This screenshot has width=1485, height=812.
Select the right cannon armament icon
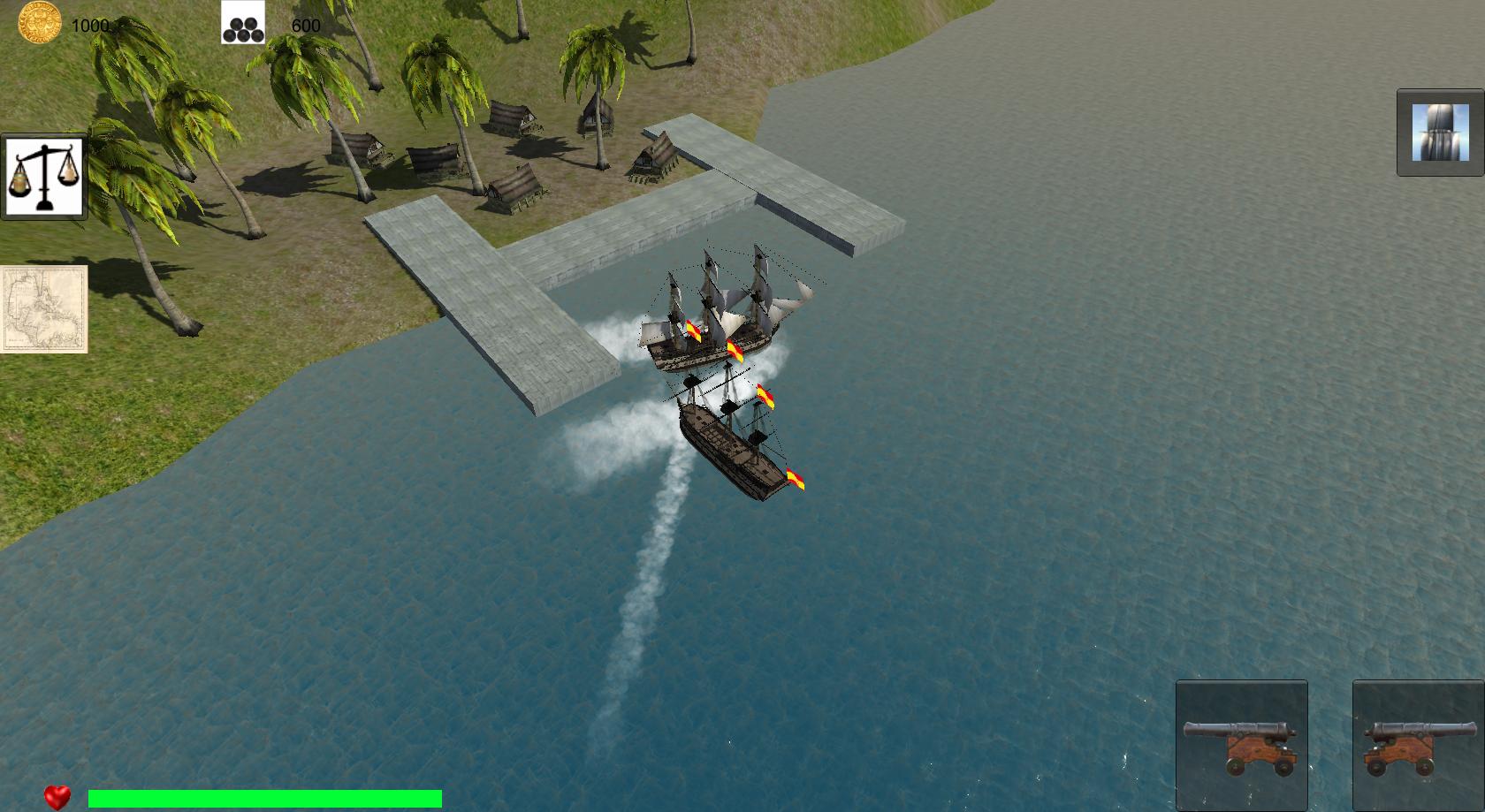[1415, 745]
